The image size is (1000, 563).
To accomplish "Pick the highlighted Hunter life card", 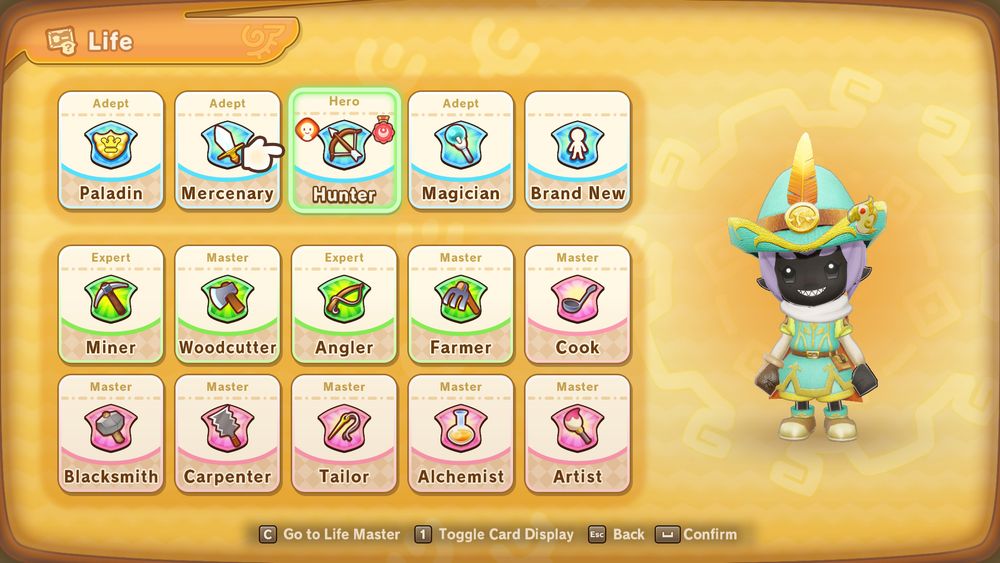I will tap(344, 150).
